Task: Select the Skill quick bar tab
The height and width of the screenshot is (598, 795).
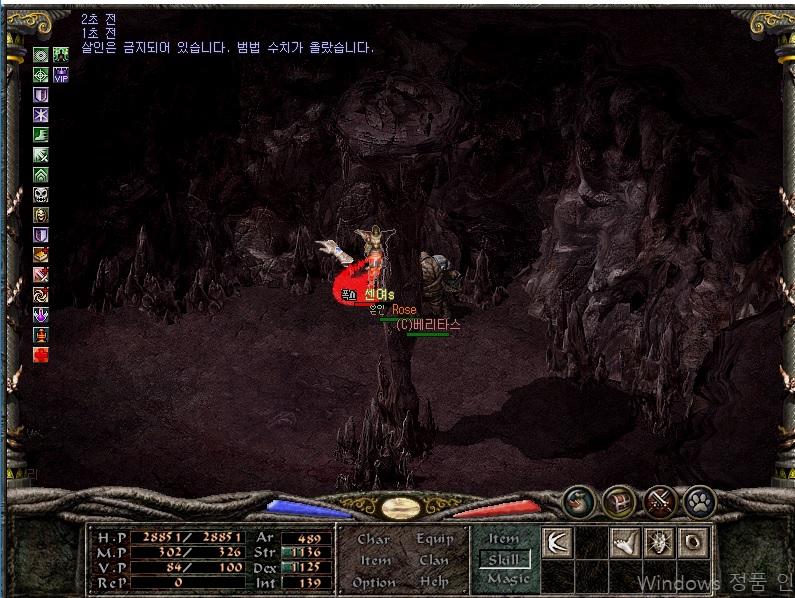Action: coord(504,559)
